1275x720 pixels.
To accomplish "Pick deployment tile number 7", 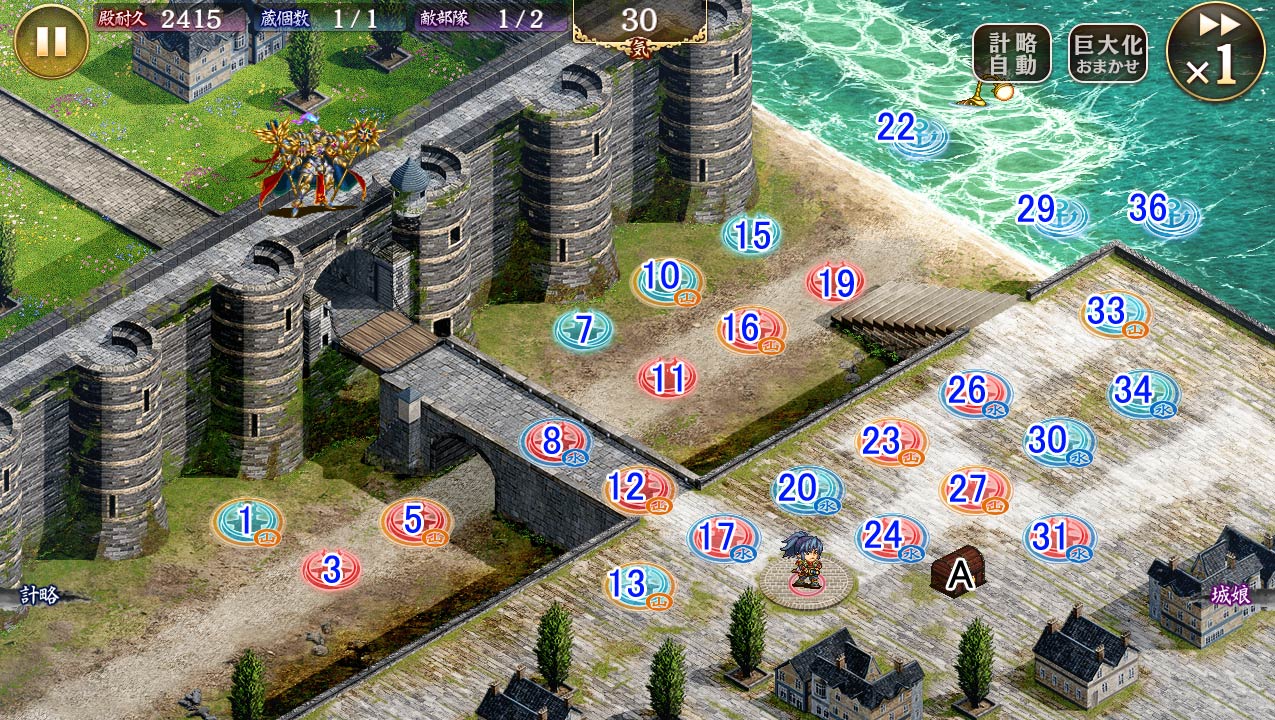I will click(x=584, y=330).
